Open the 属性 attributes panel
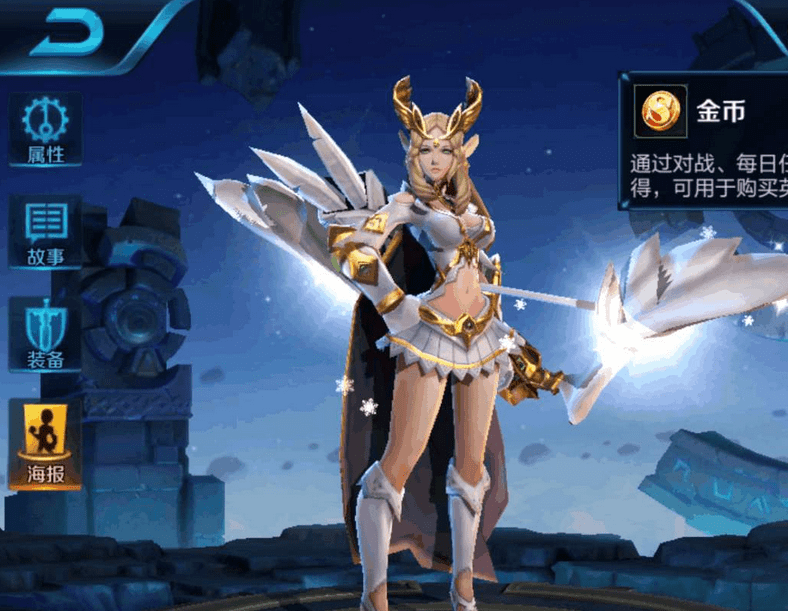This screenshot has width=788, height=611. coord(45,131)
